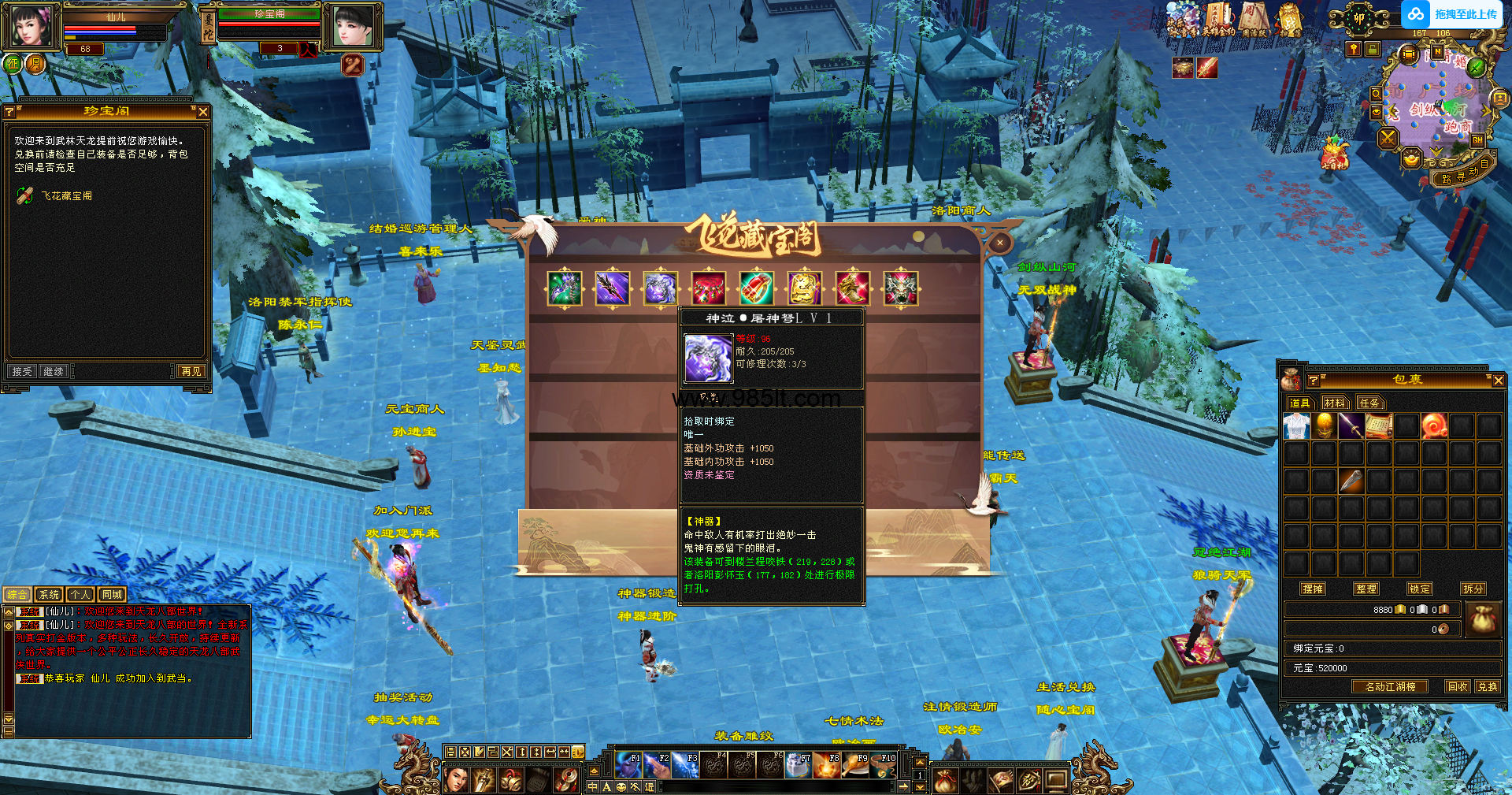The width and height of the screenshot is (1512, 795).
Task: Pick the red bead necklace item
Action: coord(708,288)
